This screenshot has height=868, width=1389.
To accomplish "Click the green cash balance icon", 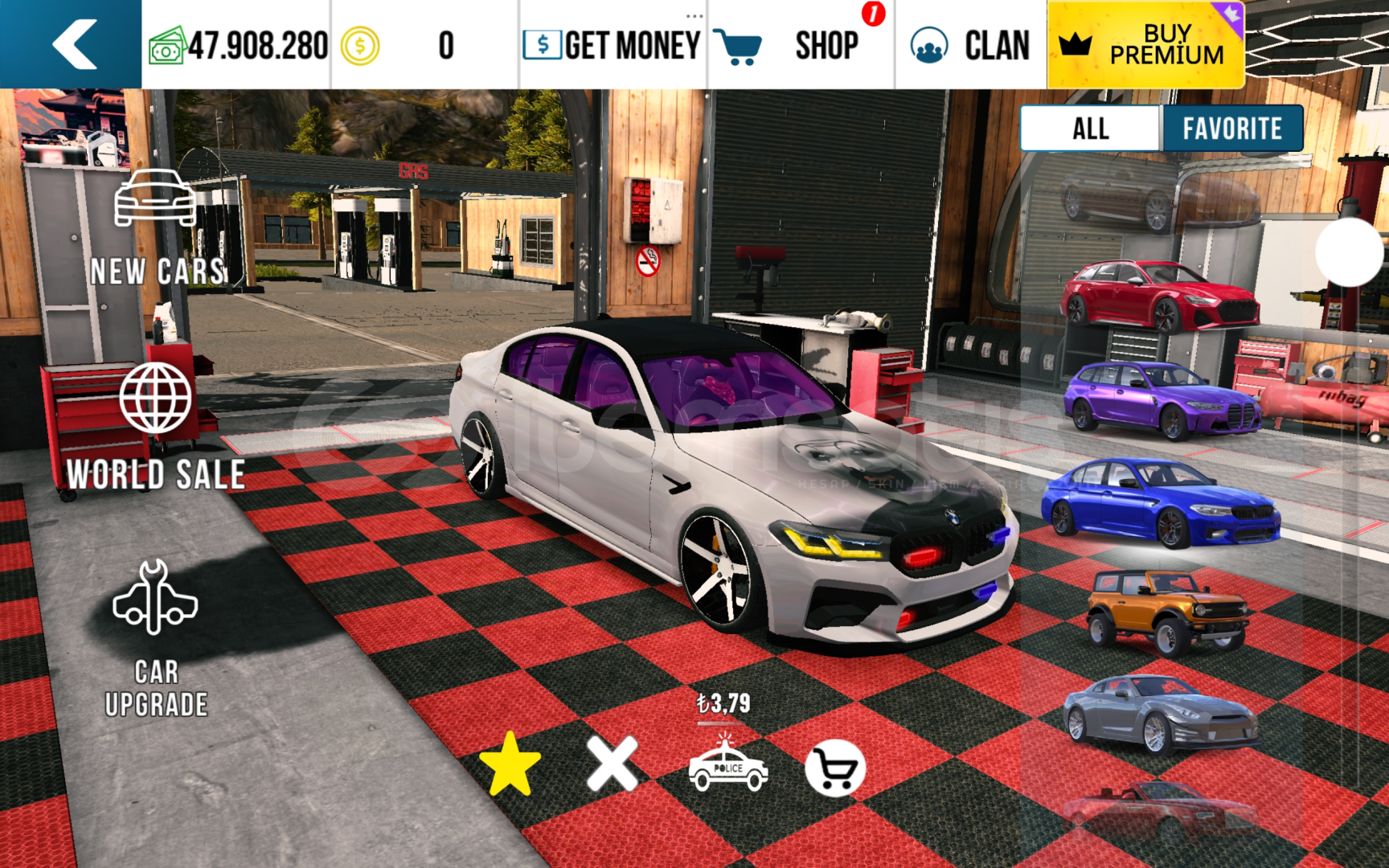I will pyautogui.click(x=169, y=46).
